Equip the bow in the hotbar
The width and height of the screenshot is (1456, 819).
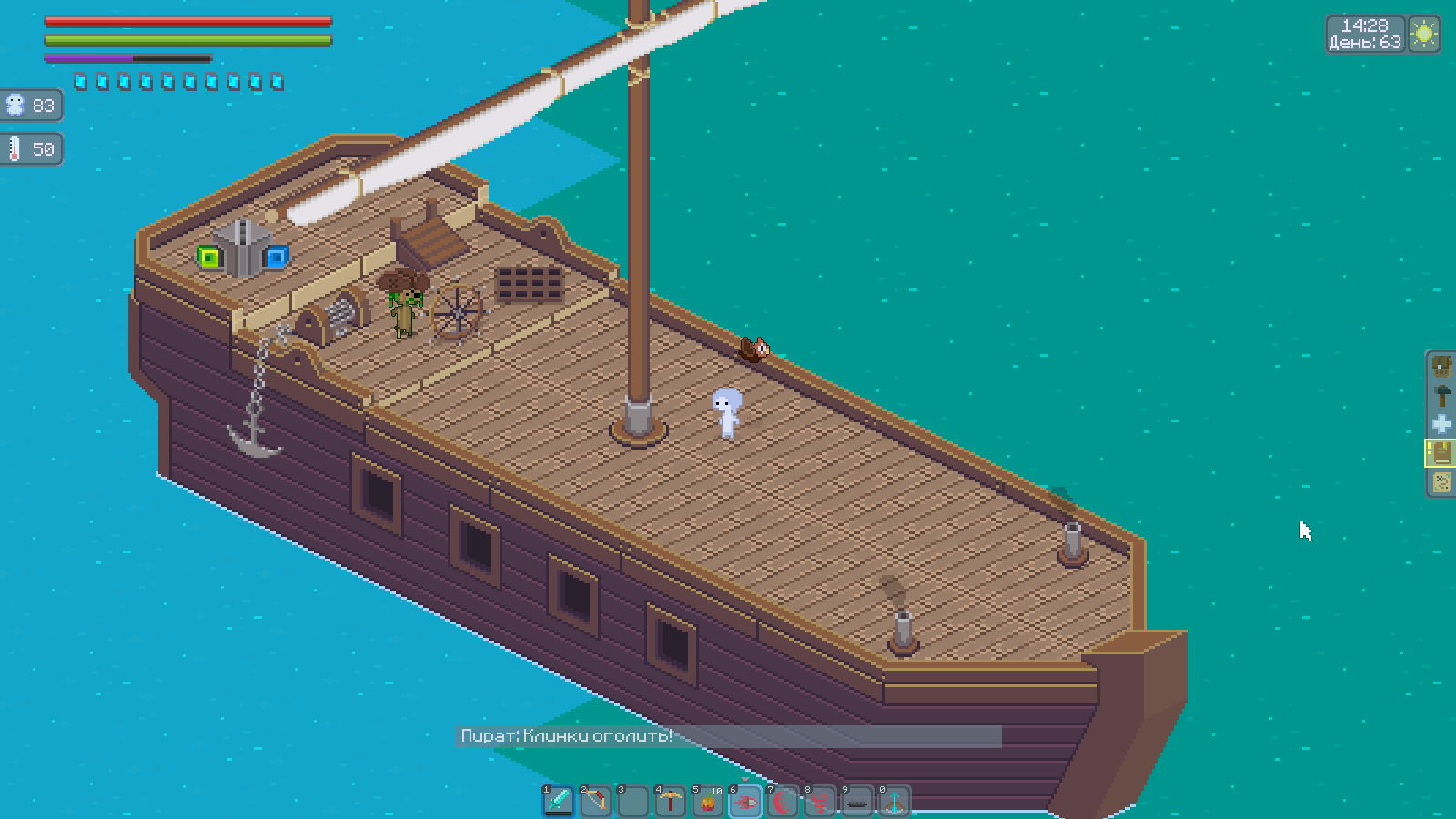point(596,801)
